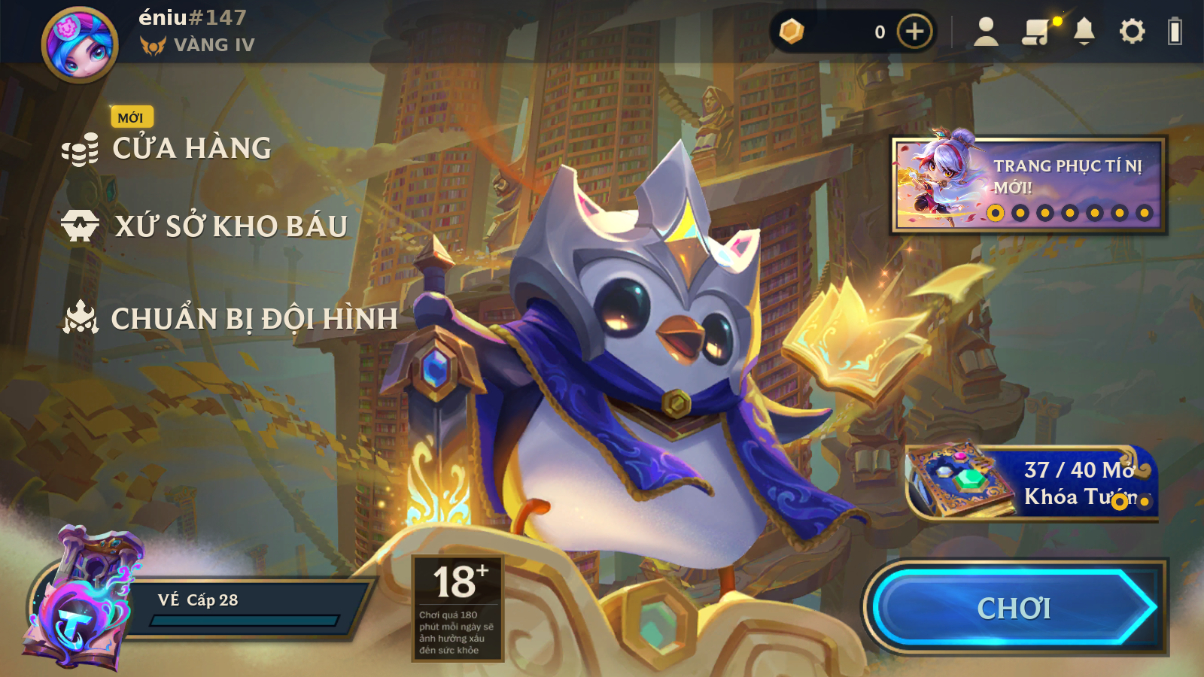Open the missions scroll icon
This screenshot has height=677, width=1204.
[x=1036, y=32]
